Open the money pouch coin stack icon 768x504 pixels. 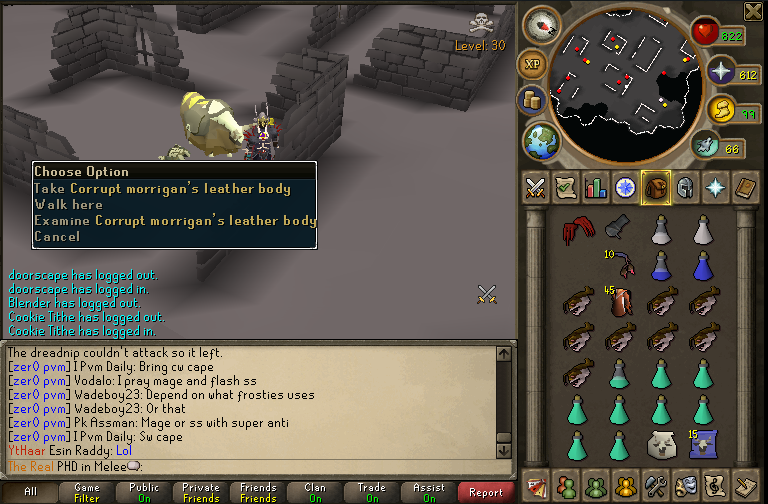(x=531, y=99)
